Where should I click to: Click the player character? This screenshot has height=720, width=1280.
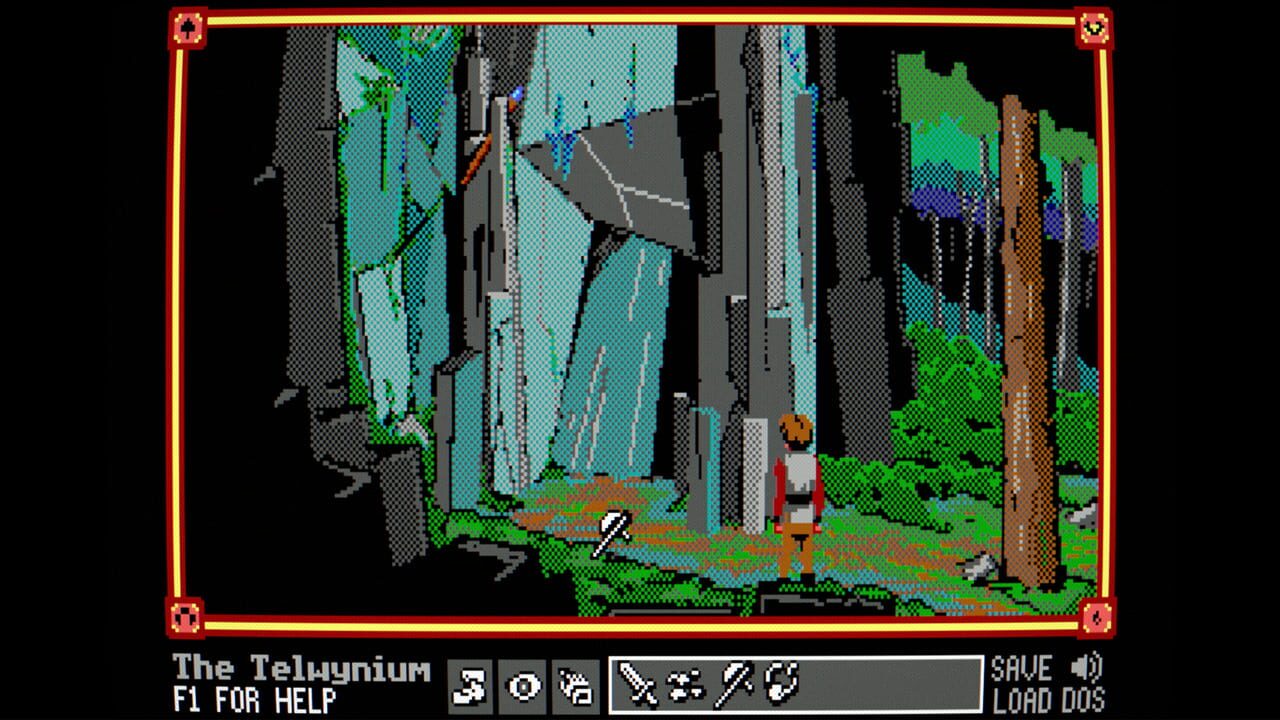coord(795,480)
